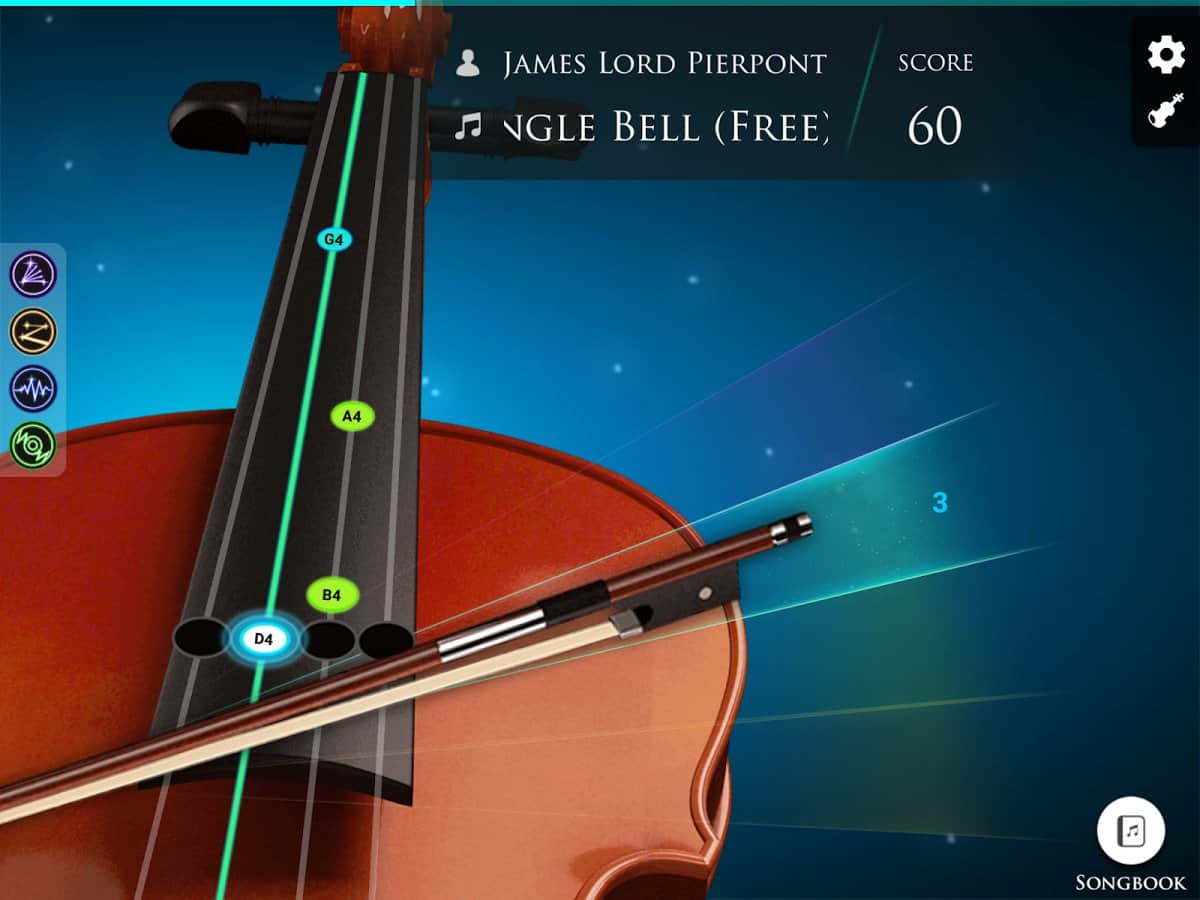The width and height of the screenshot is (1200, 900).
Task: Open the settings gear menu
Action: click(x=1166, y=54)
